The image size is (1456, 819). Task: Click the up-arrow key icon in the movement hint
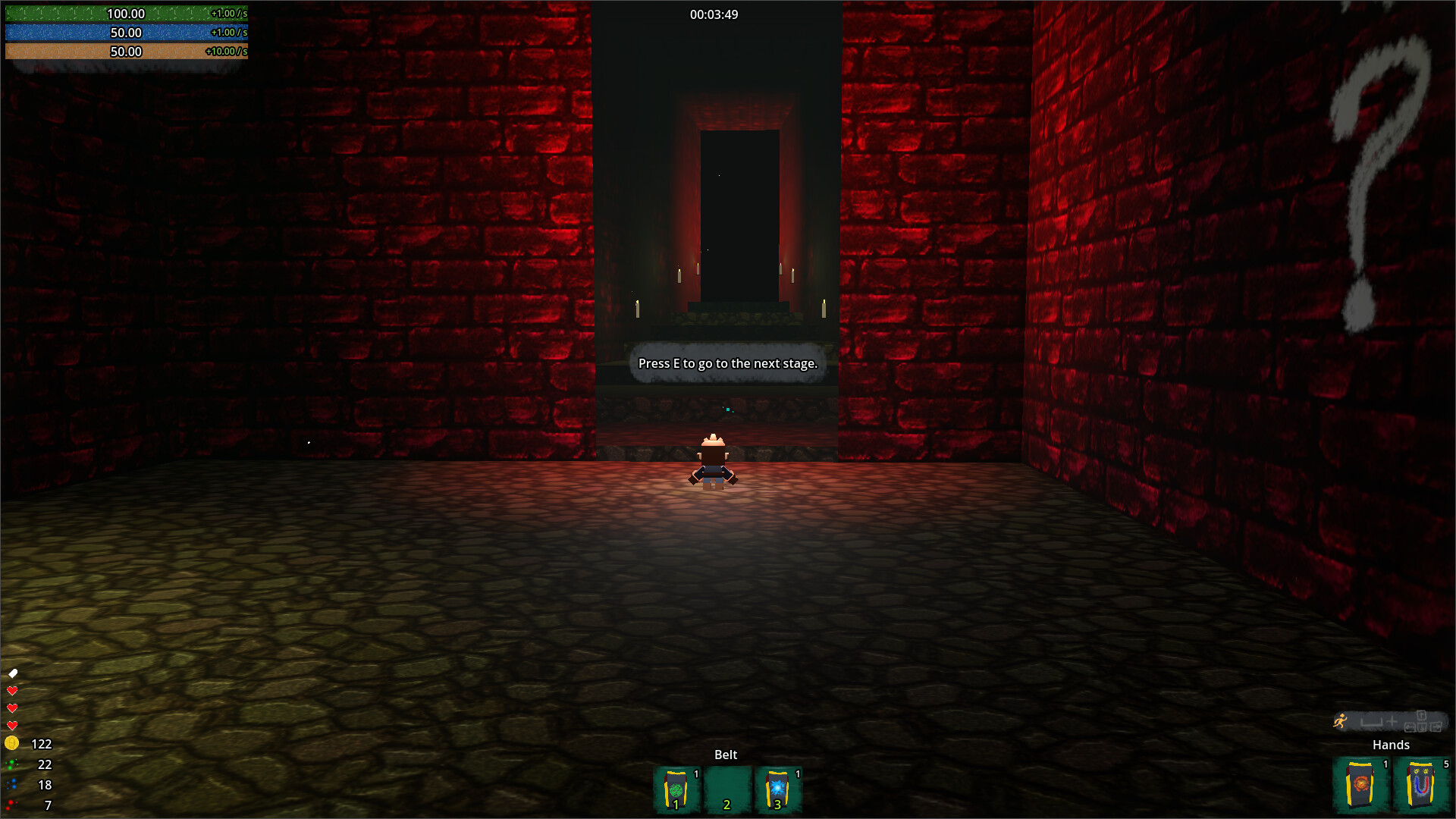(1421, 715)
